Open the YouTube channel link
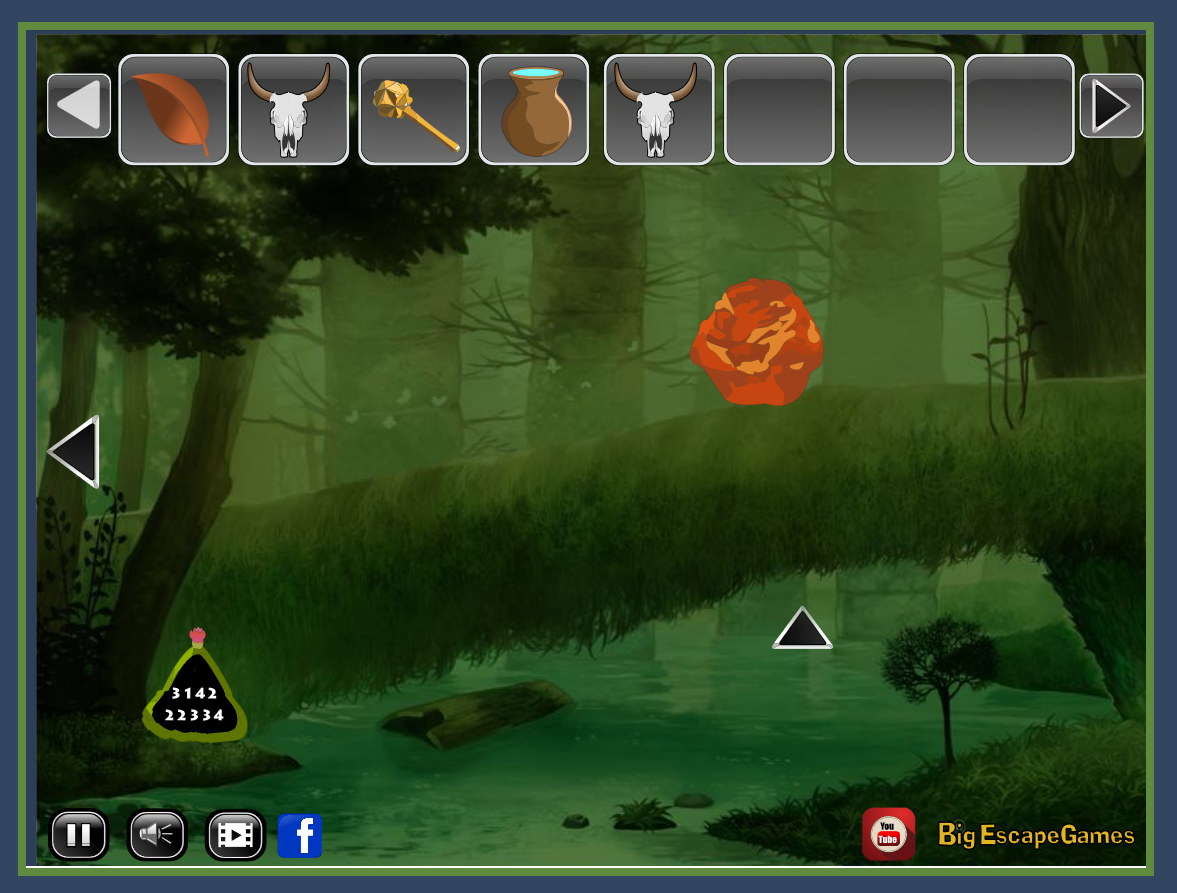Image resolution: width=1177 pixels, height=893 pixels. (x=888, y=834)
